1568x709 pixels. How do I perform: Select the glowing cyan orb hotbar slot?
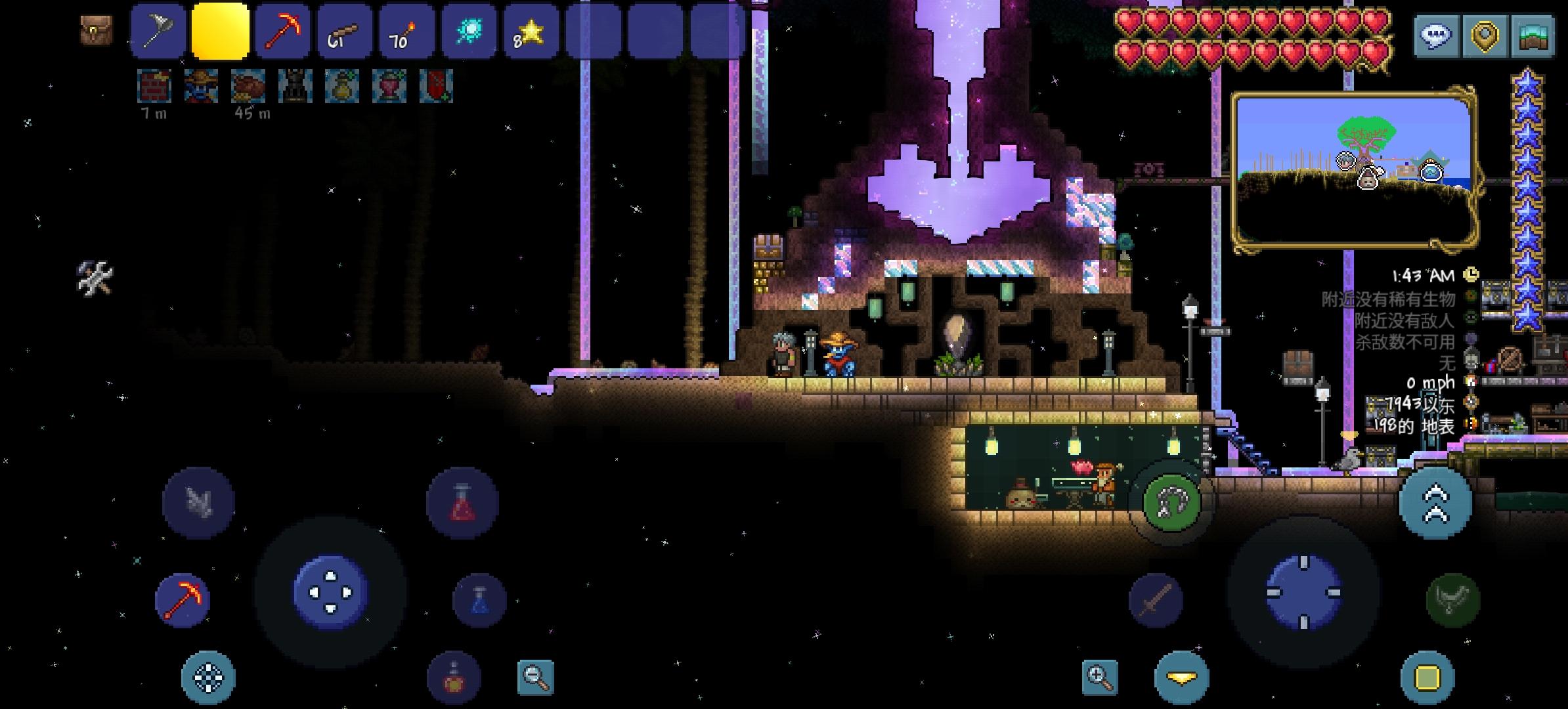[x=469, y=32]
